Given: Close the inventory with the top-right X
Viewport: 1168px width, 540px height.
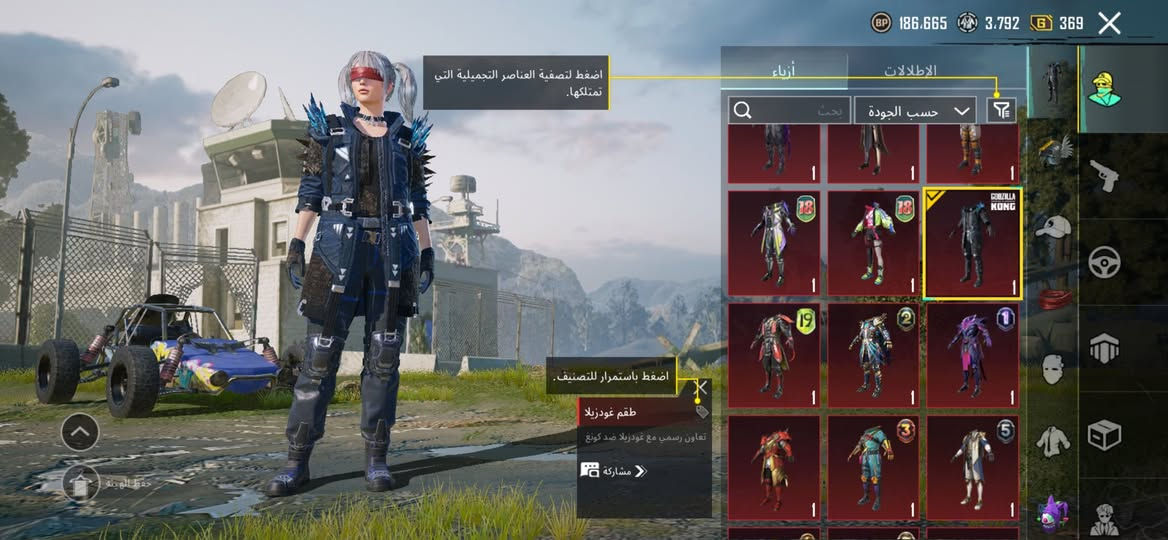Looking at the screenshot, I should 1109,23.
